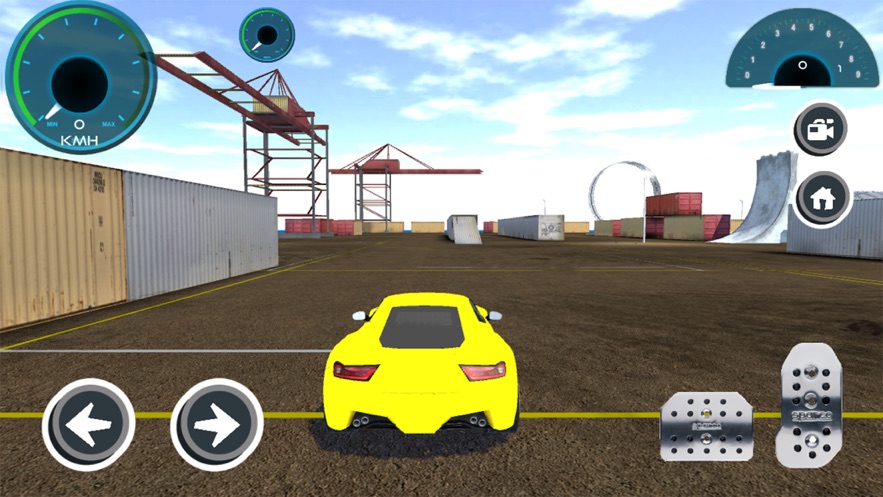Image resolution: width=883 pixels, height=497 pixels.
Task: Return to main menu via home icon
Action: point(823,198)
